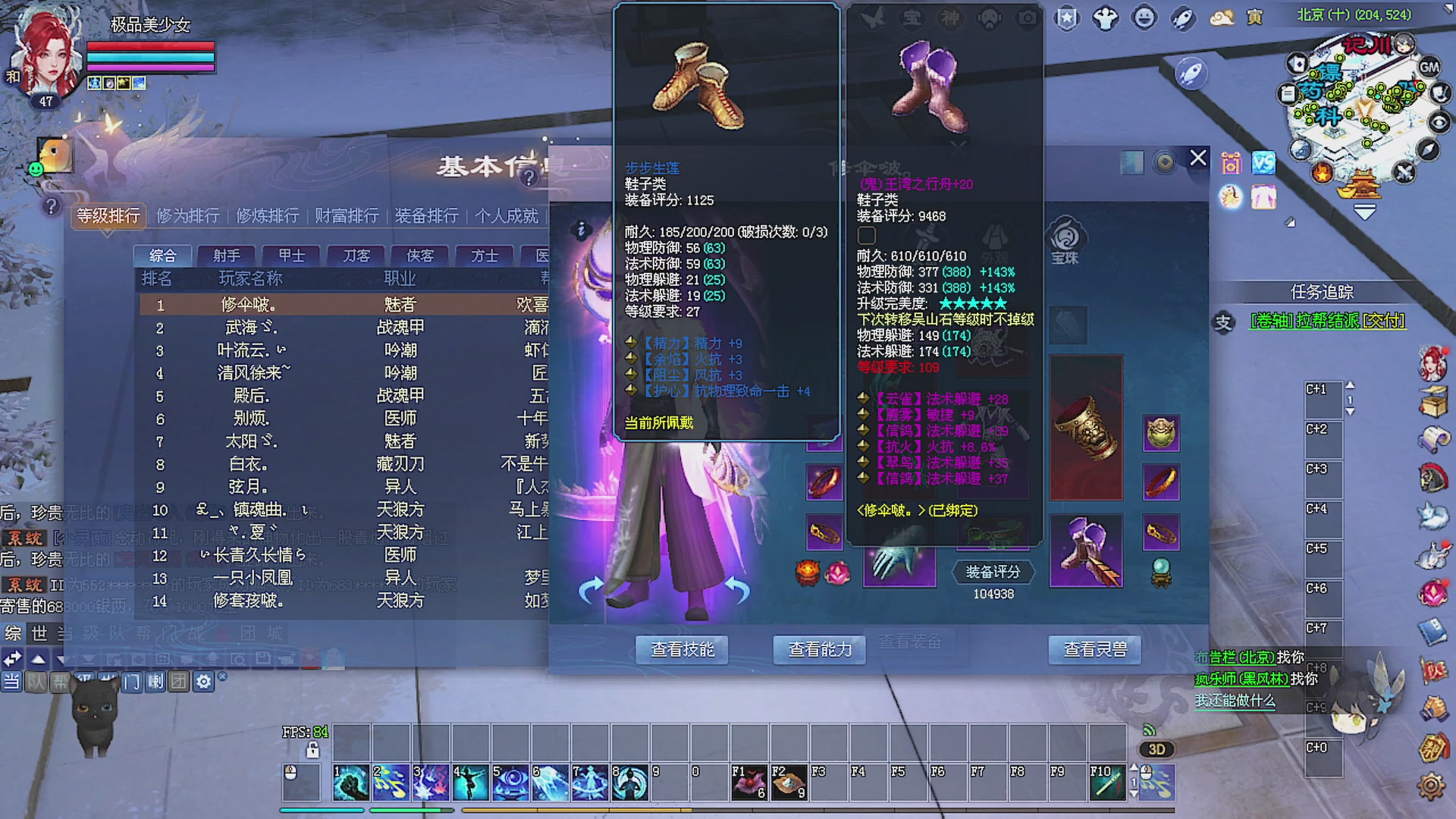Collapse the chat panel with its up arrow
The image size is (1456, 819).
tap(36, 659)
